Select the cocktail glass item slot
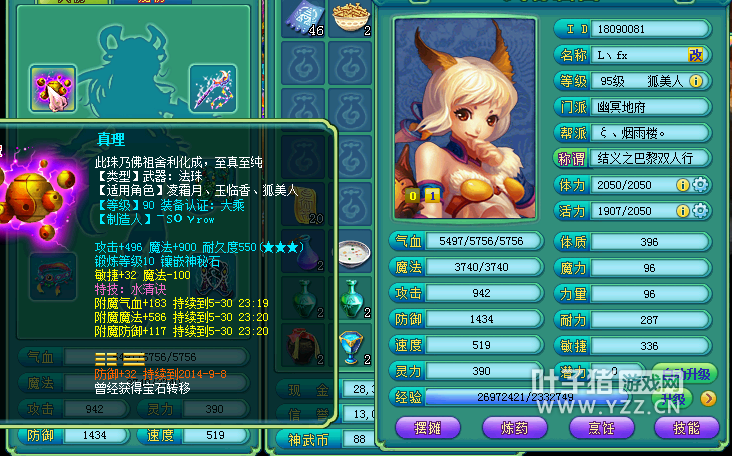This screenshot has height=456, width=732. [352, 345]
